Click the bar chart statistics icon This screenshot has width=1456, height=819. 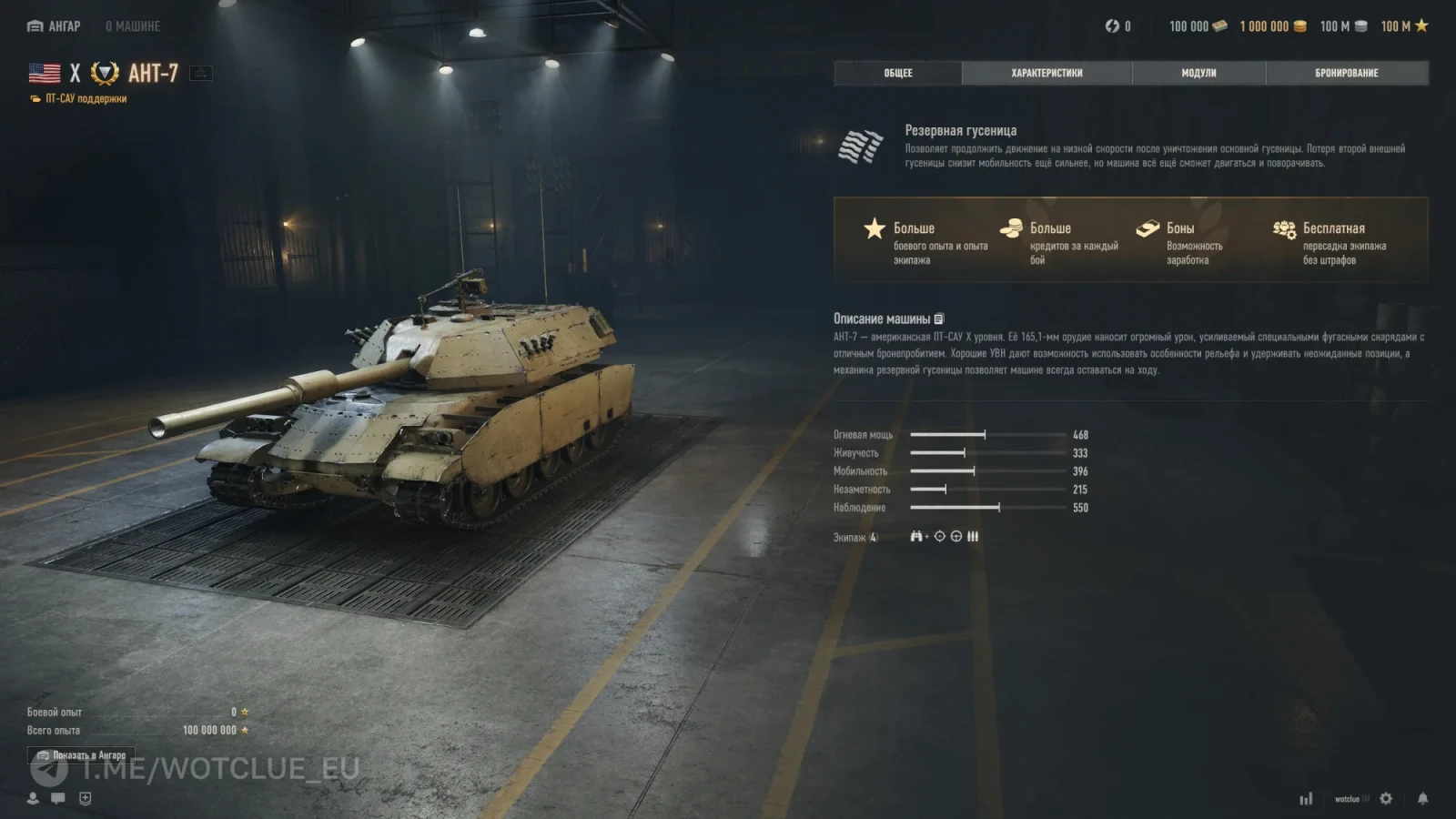[x=1306, y=799]
